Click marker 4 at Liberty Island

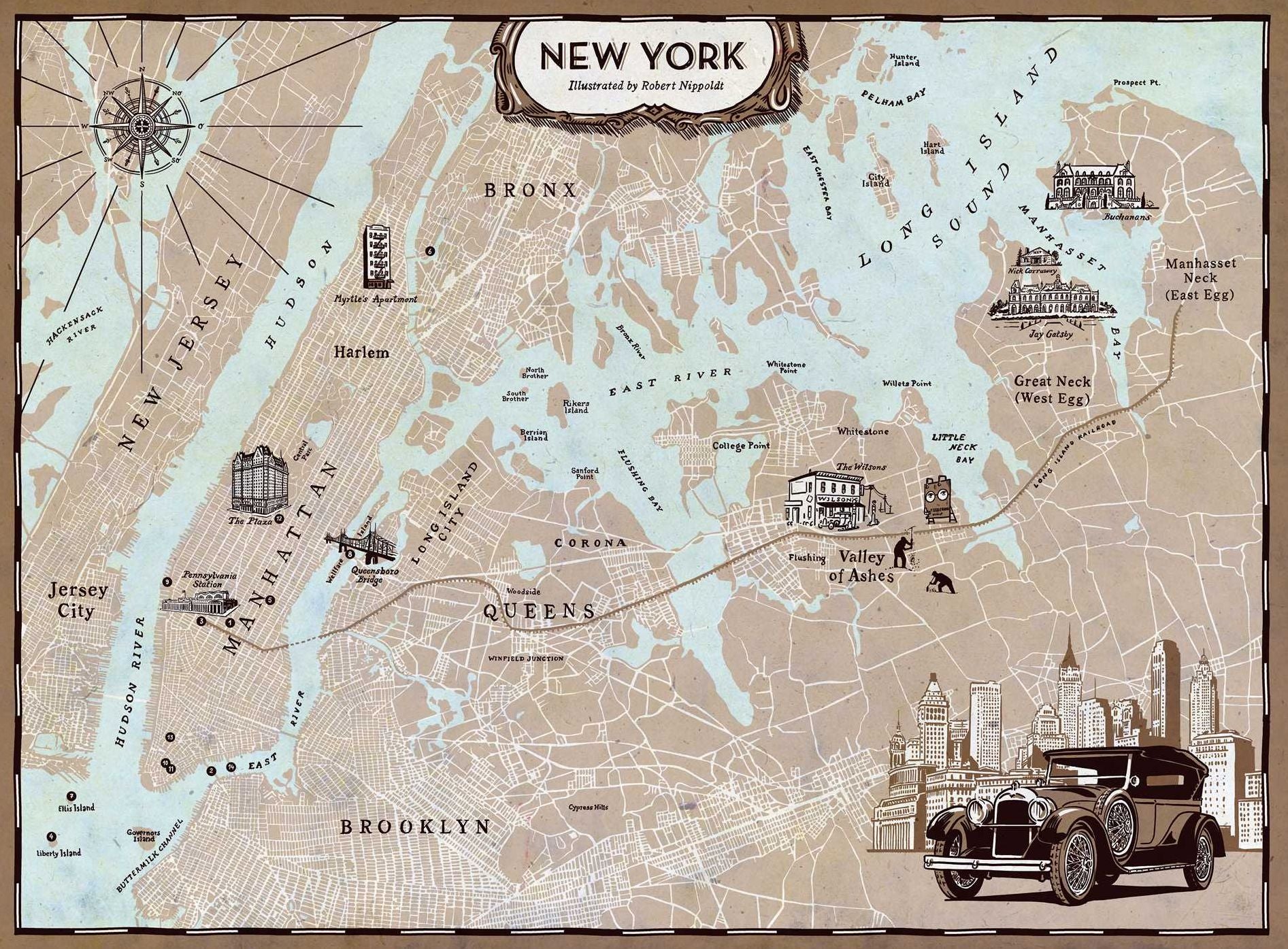[x=51, y=836]
